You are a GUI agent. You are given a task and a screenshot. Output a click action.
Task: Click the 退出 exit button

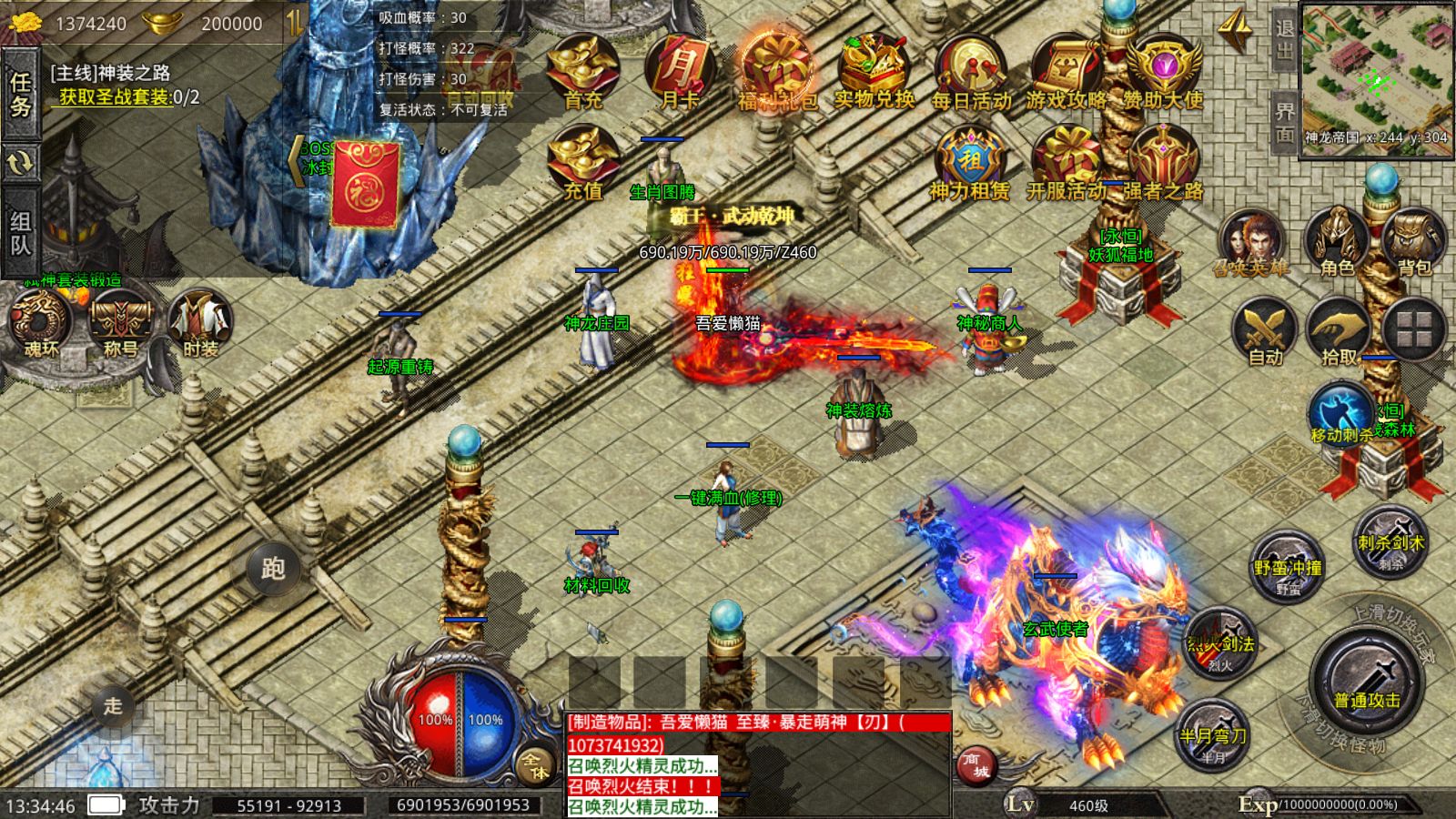coord(1284,38)
